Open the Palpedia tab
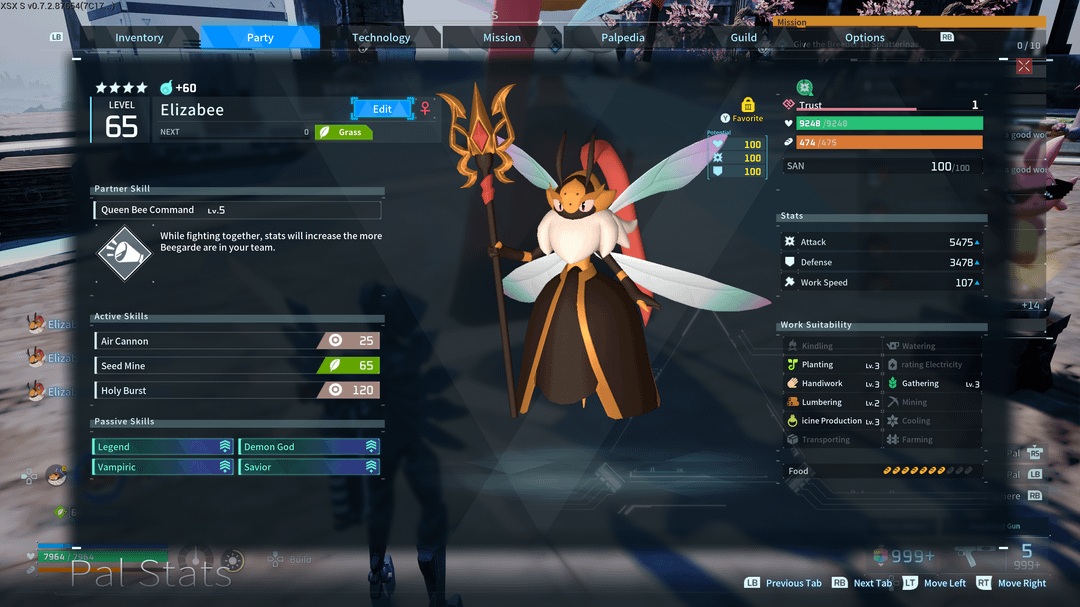The width and height of the screenshot is (1080, 607). [623, 38]
